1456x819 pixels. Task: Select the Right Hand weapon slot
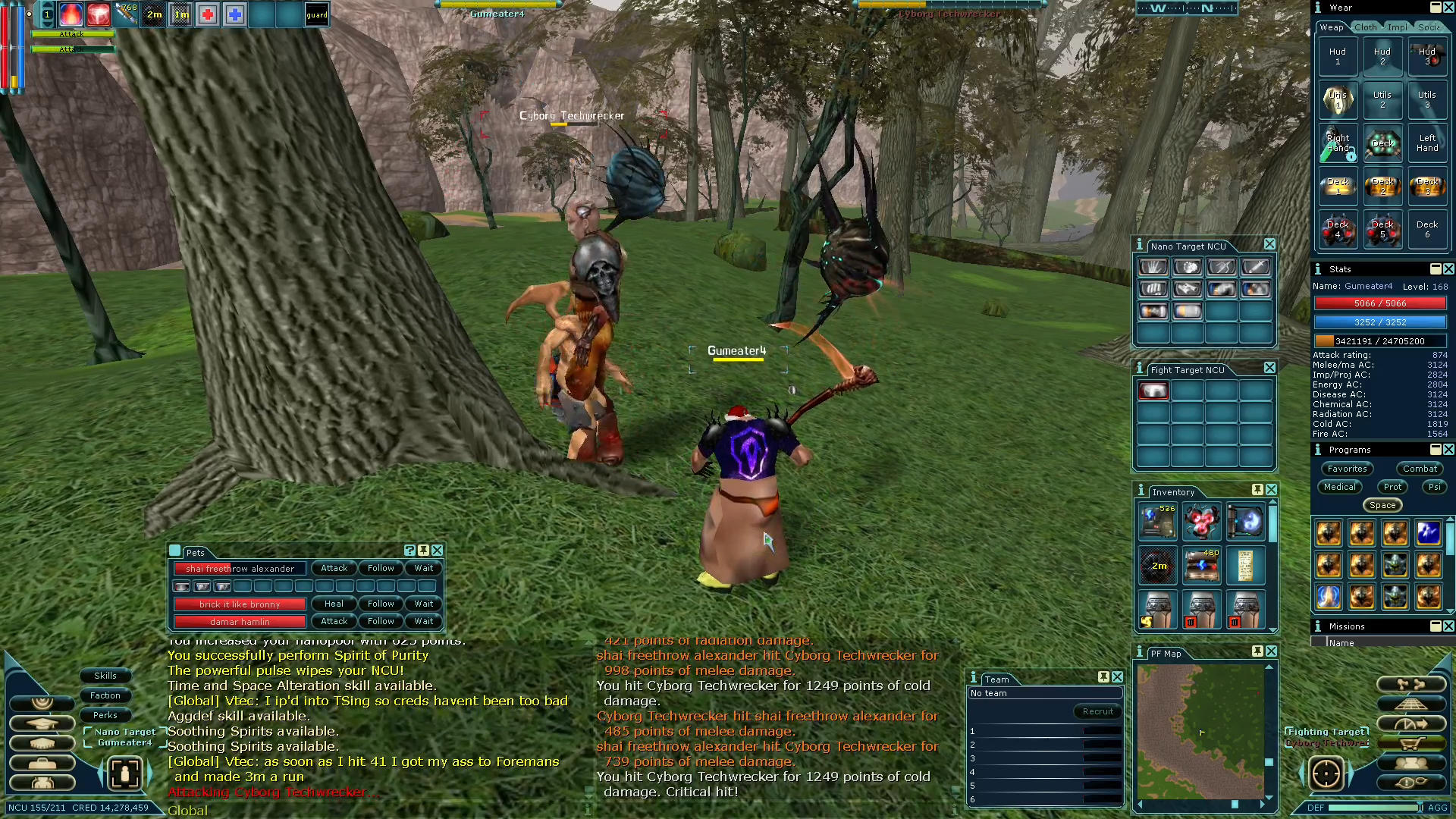[x=1338, y=143]
